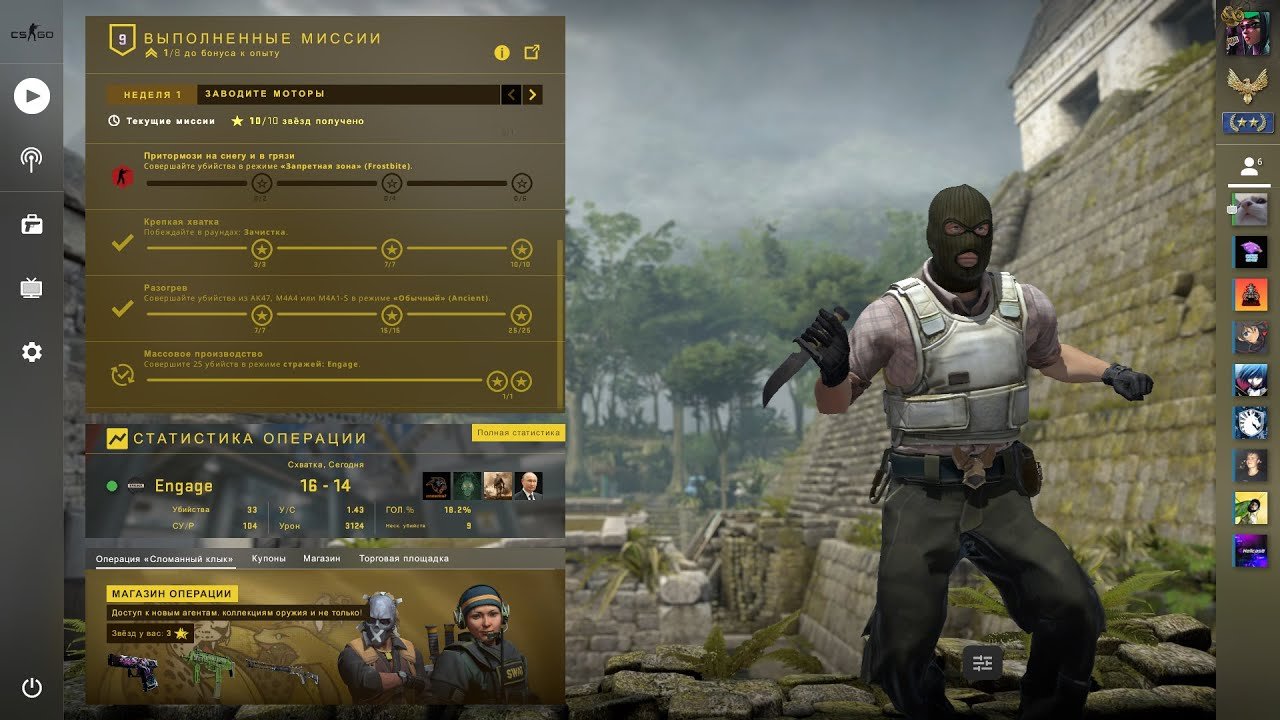Image resolution: width=1280 pixels, height=720 pixels.
Task: Open the missions external link icon
Action: click(x=532, y=52)
